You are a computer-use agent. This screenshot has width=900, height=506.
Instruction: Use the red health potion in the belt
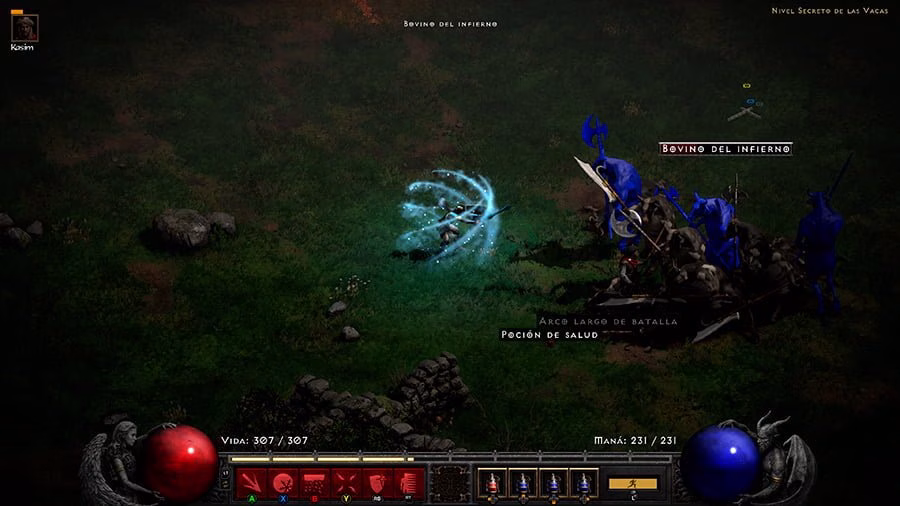click(x=491, y=482)
